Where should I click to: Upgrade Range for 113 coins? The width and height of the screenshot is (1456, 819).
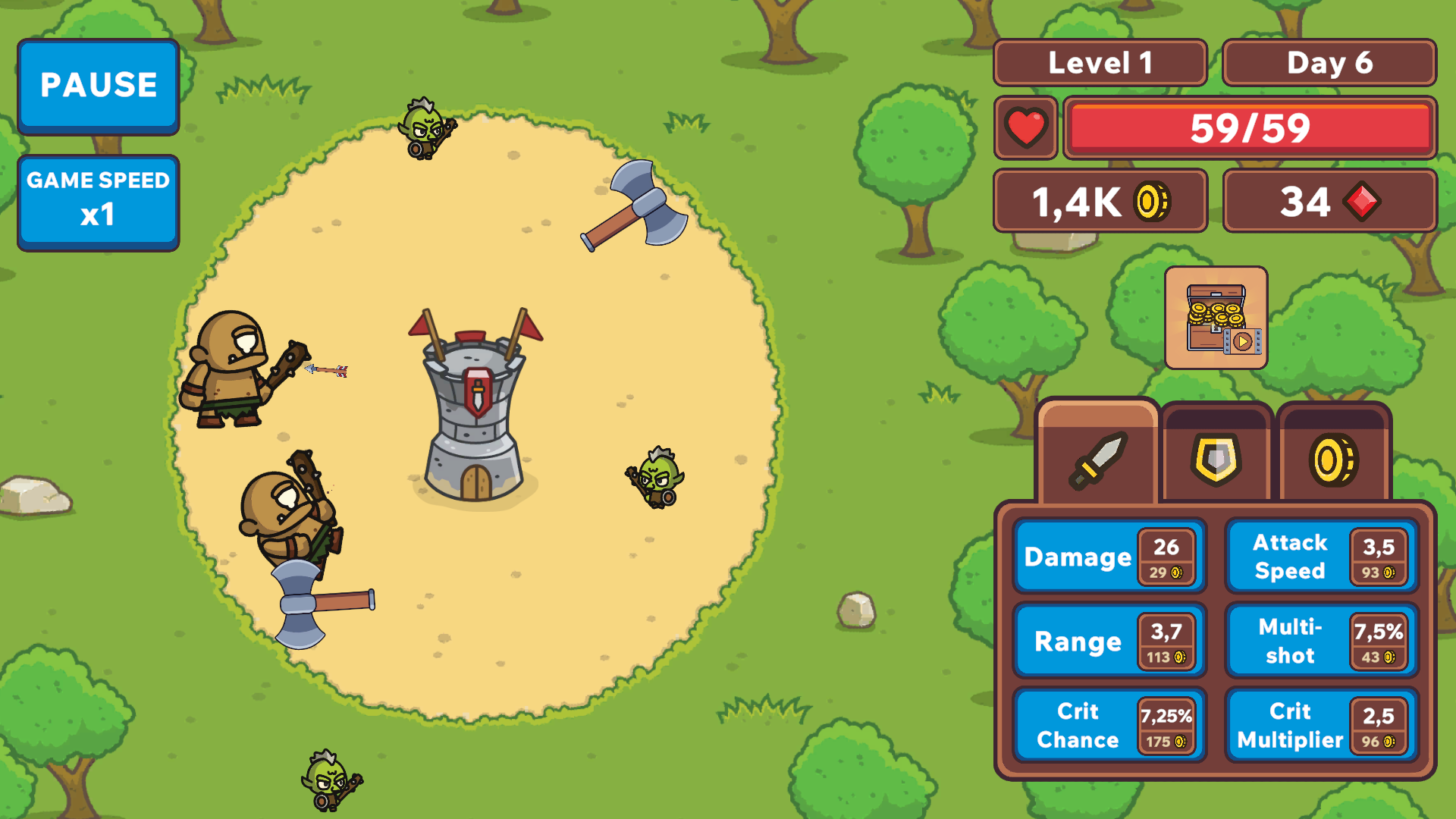[1109, 641]
